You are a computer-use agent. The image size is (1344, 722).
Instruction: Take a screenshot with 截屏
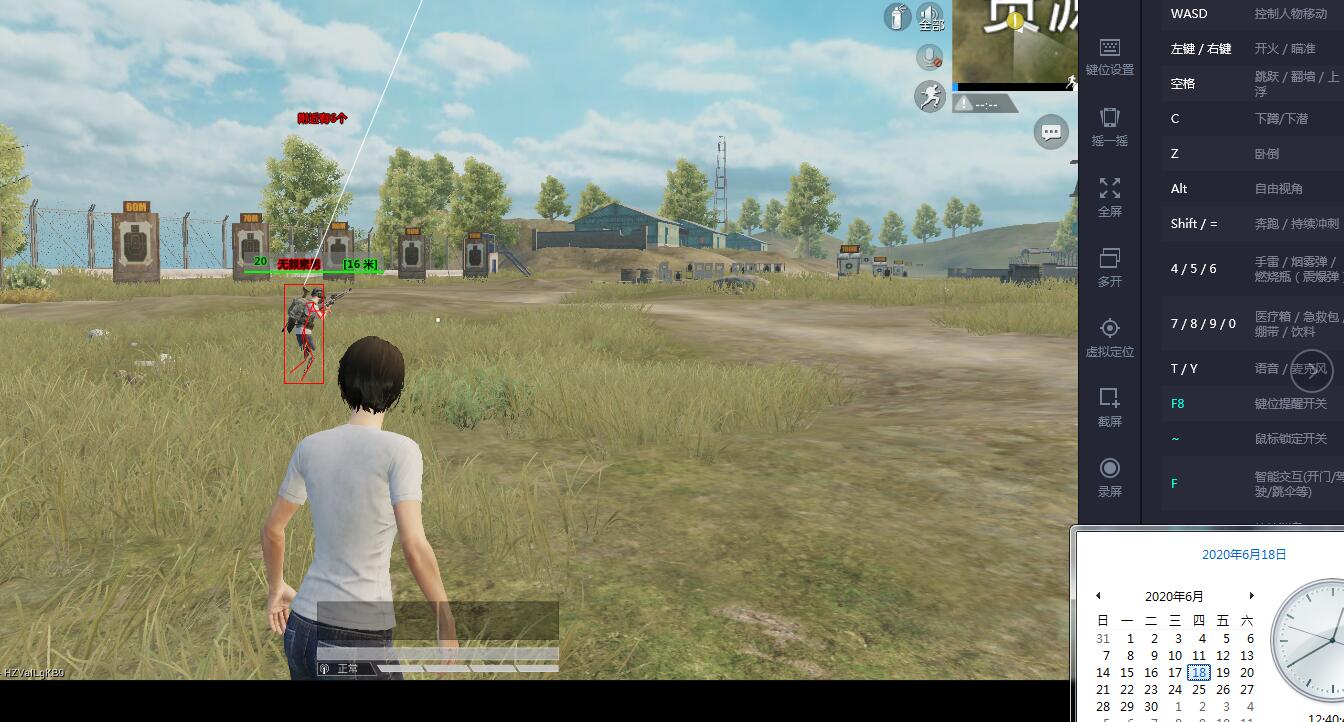click(1109, 407)
